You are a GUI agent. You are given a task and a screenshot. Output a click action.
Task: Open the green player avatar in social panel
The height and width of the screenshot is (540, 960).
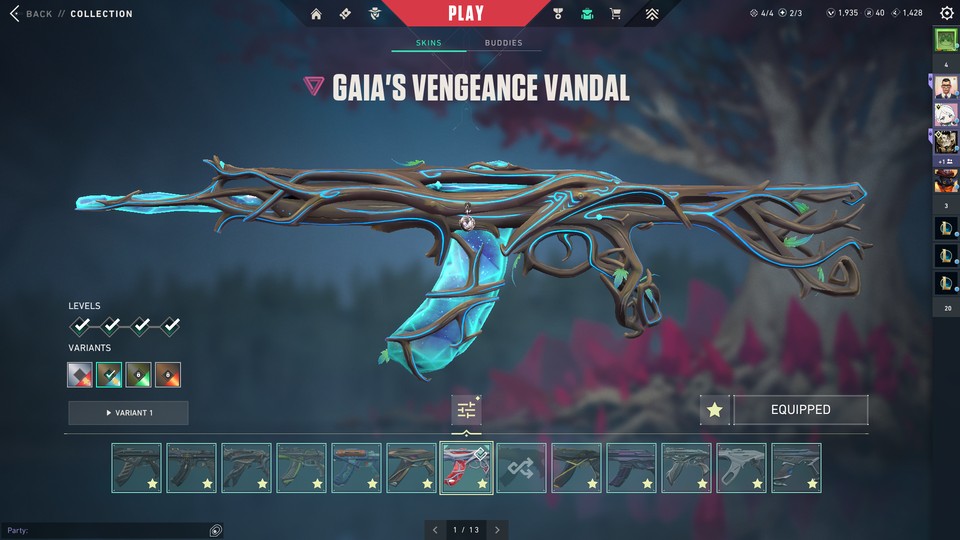(945, 41)
